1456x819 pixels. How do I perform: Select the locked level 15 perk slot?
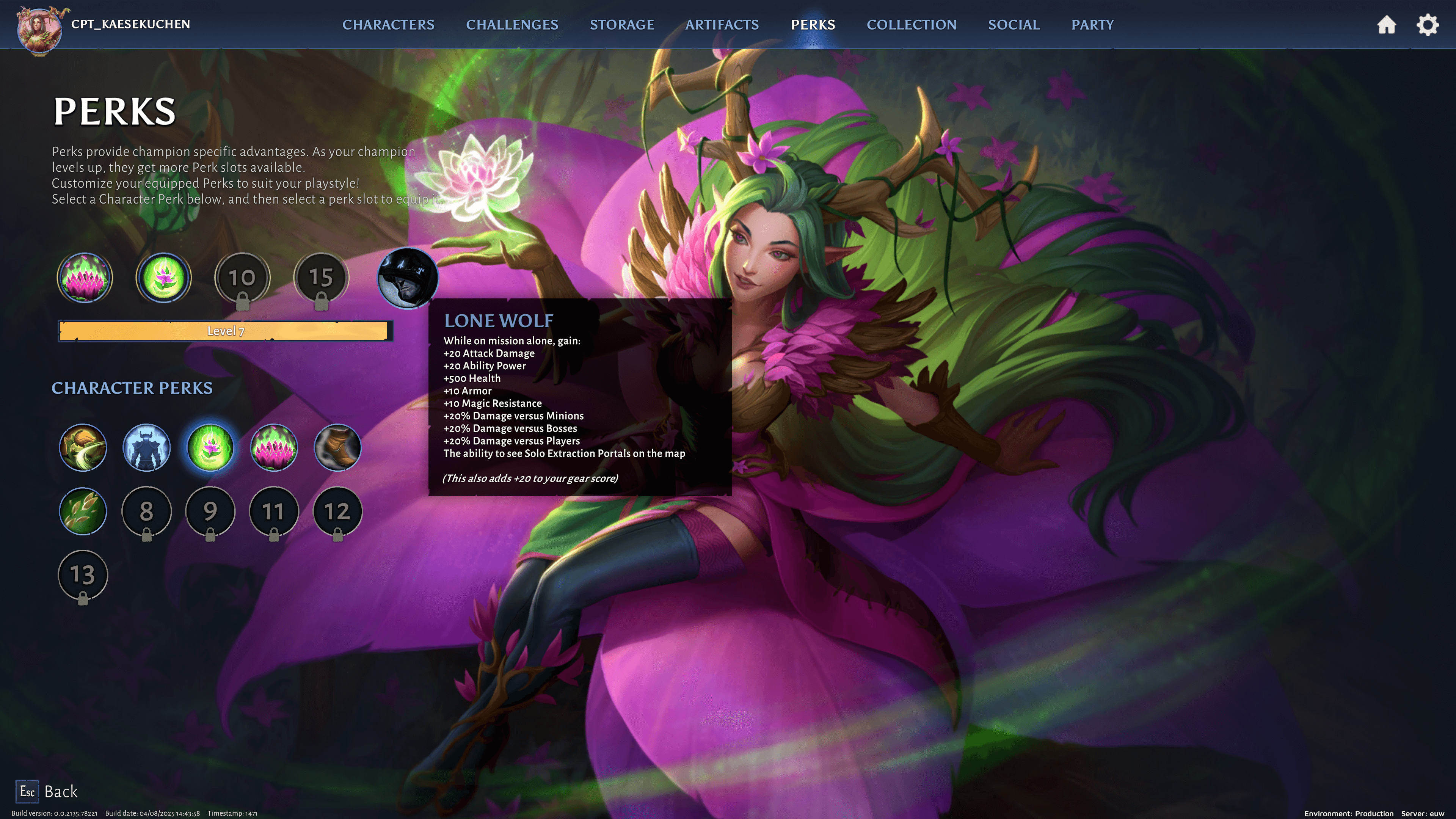tap(321, 278)
